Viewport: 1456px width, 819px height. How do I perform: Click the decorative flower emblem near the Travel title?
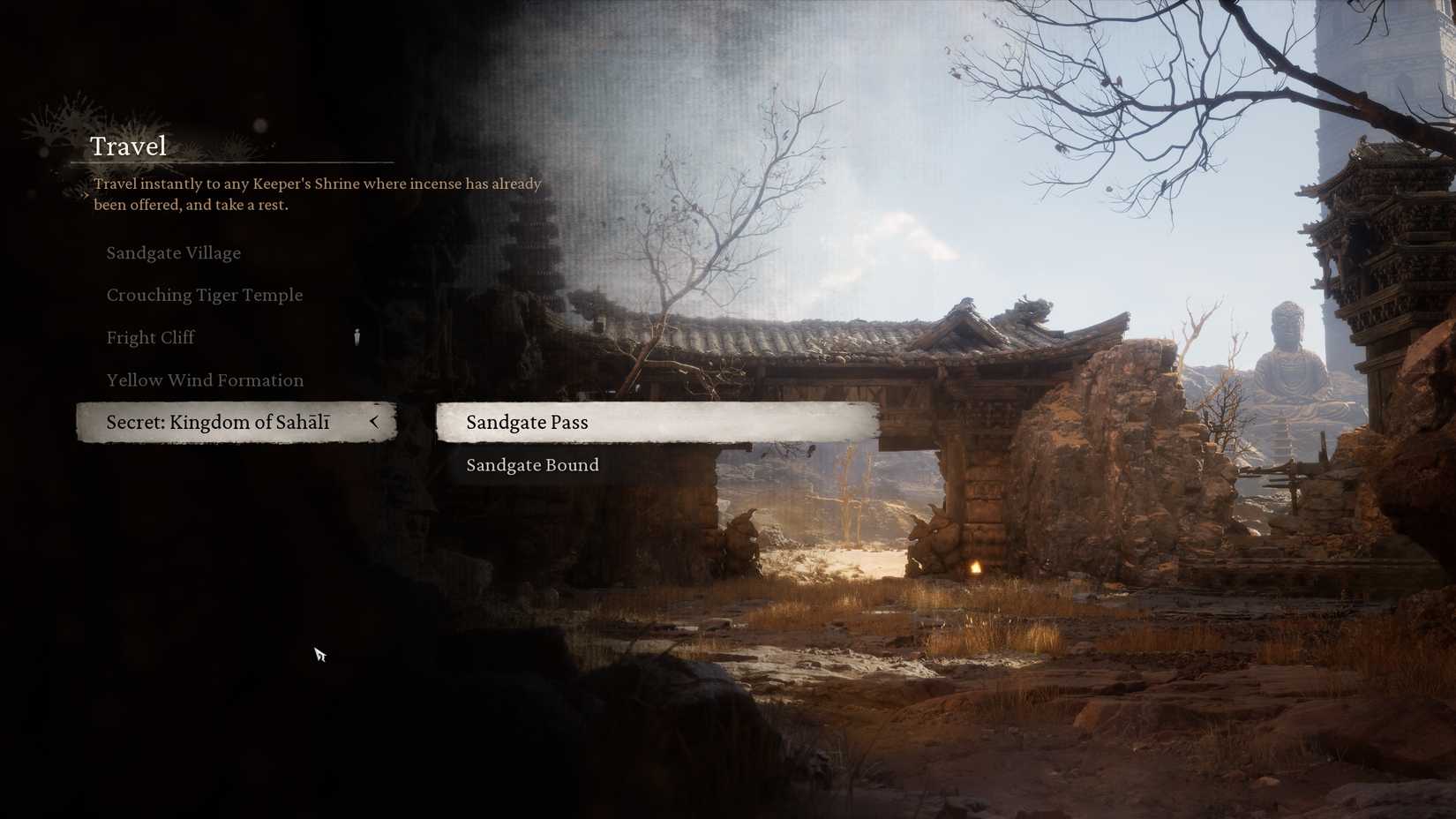tap(51, 124)
